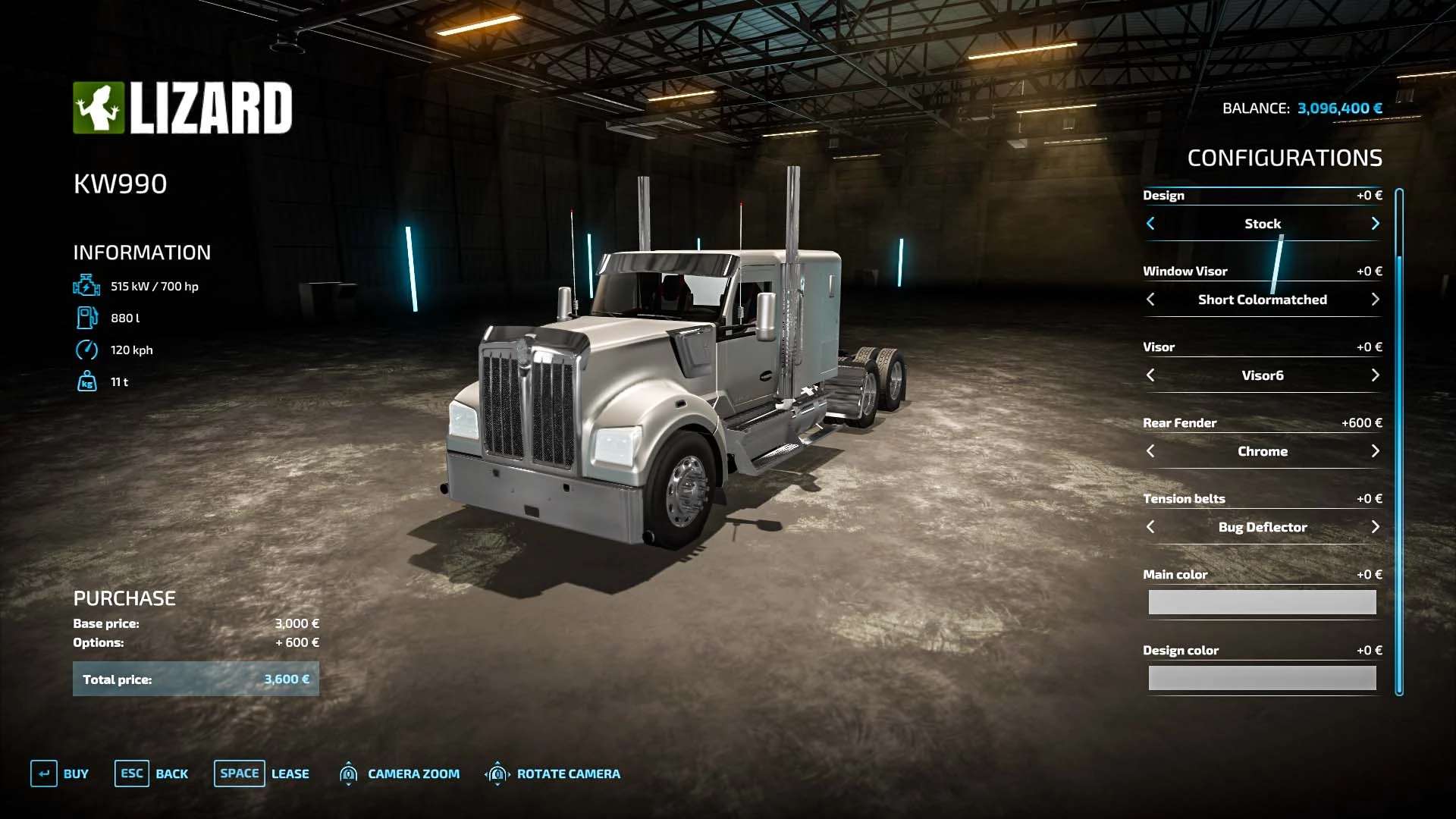1456x819 pixels.
Task: Click the left arrow for Rear Fender
Action: [1150, 451]
